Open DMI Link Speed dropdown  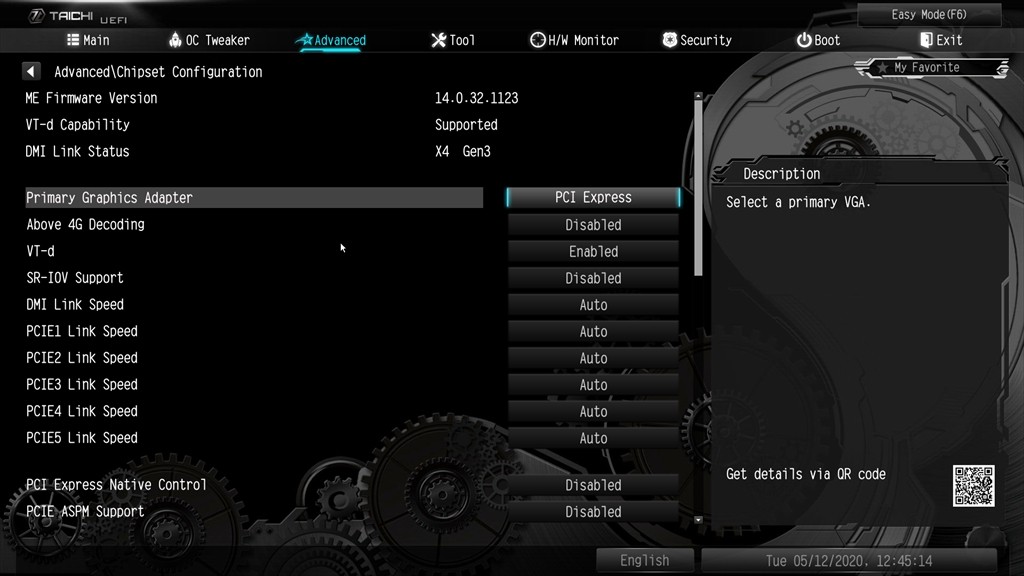click(x=593, y=305)
